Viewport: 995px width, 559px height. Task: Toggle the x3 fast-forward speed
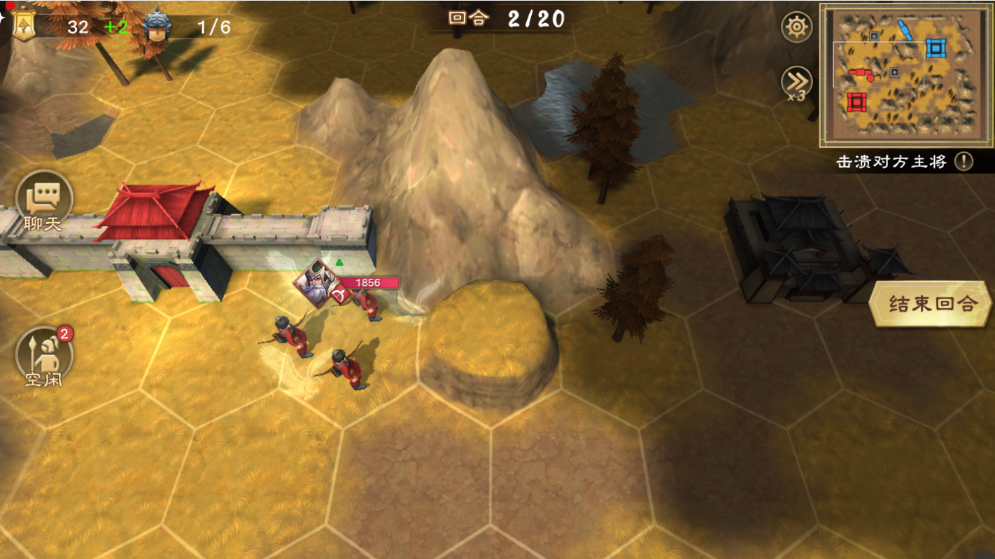(x=797, y=83)
